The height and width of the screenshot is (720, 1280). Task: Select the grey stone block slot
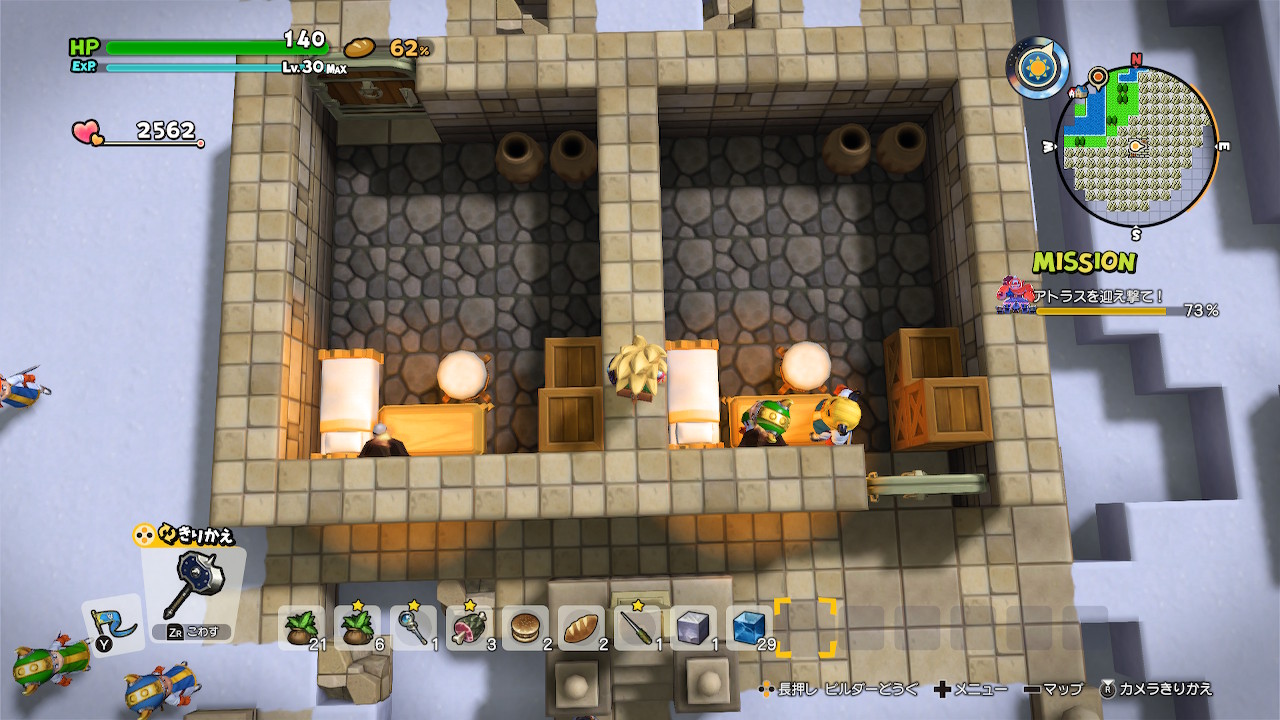click(693, 628)
